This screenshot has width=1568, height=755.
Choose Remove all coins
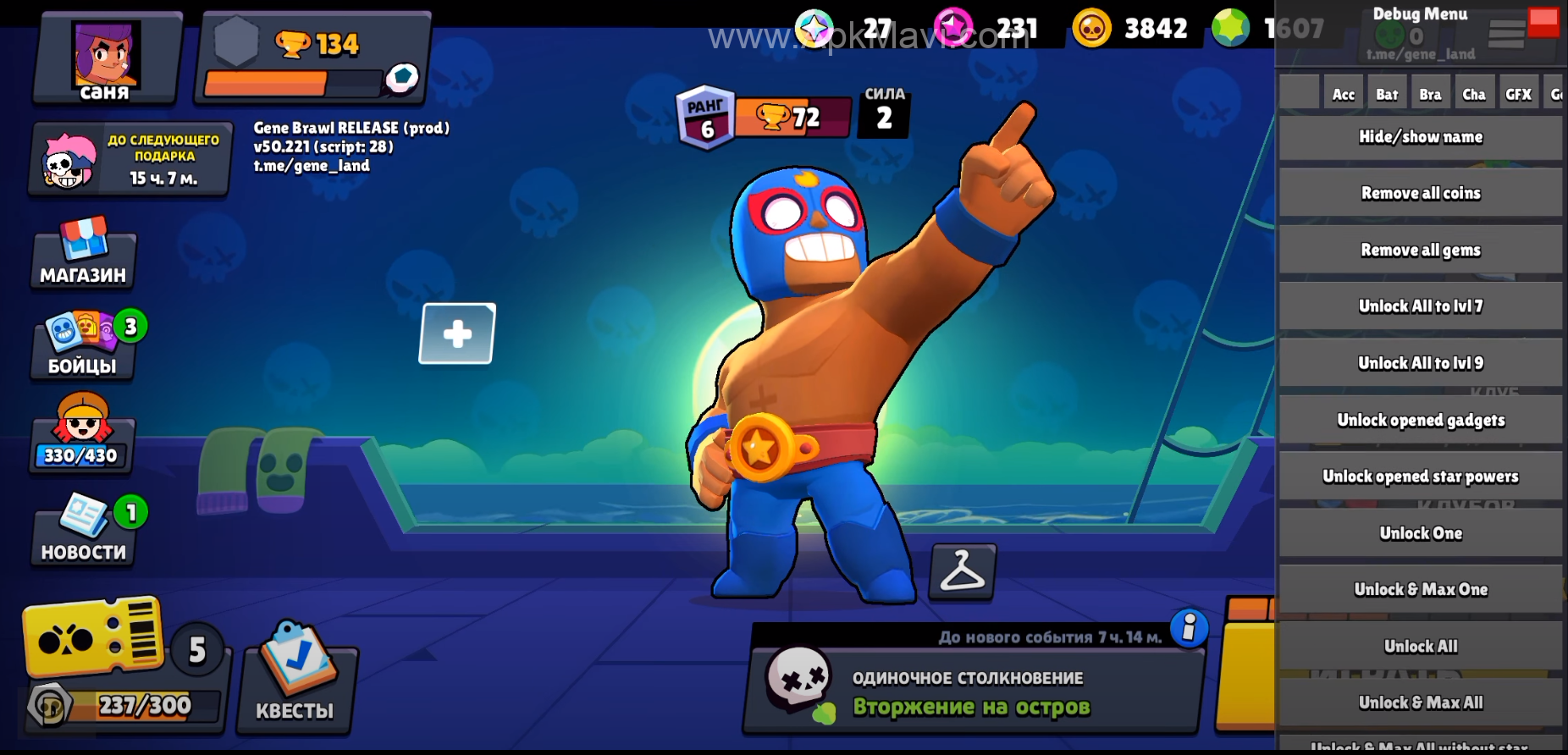(1420, 194)
